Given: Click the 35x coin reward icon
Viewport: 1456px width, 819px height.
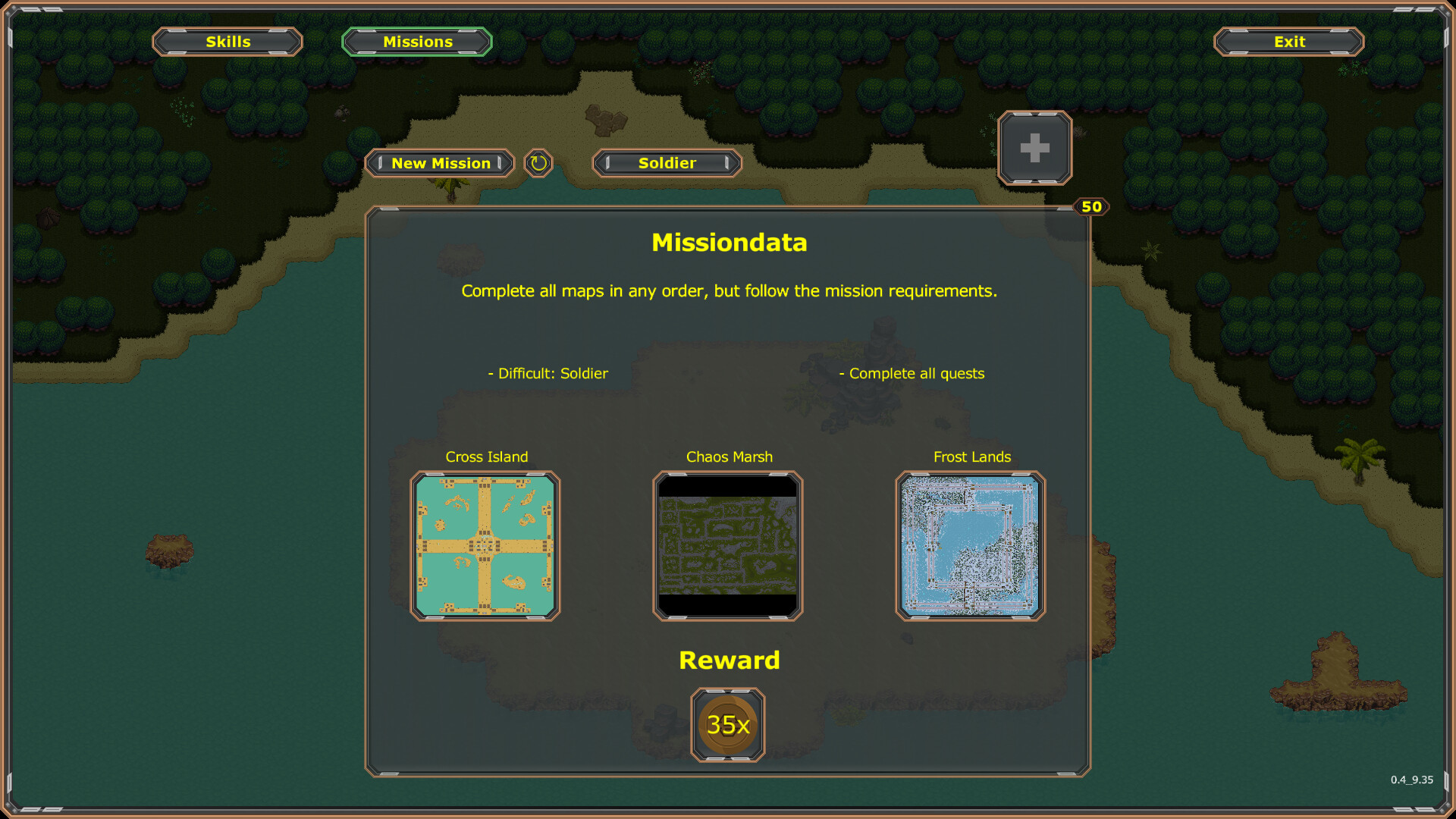Looking at the screenshot, I should click(x=726, y=724).
